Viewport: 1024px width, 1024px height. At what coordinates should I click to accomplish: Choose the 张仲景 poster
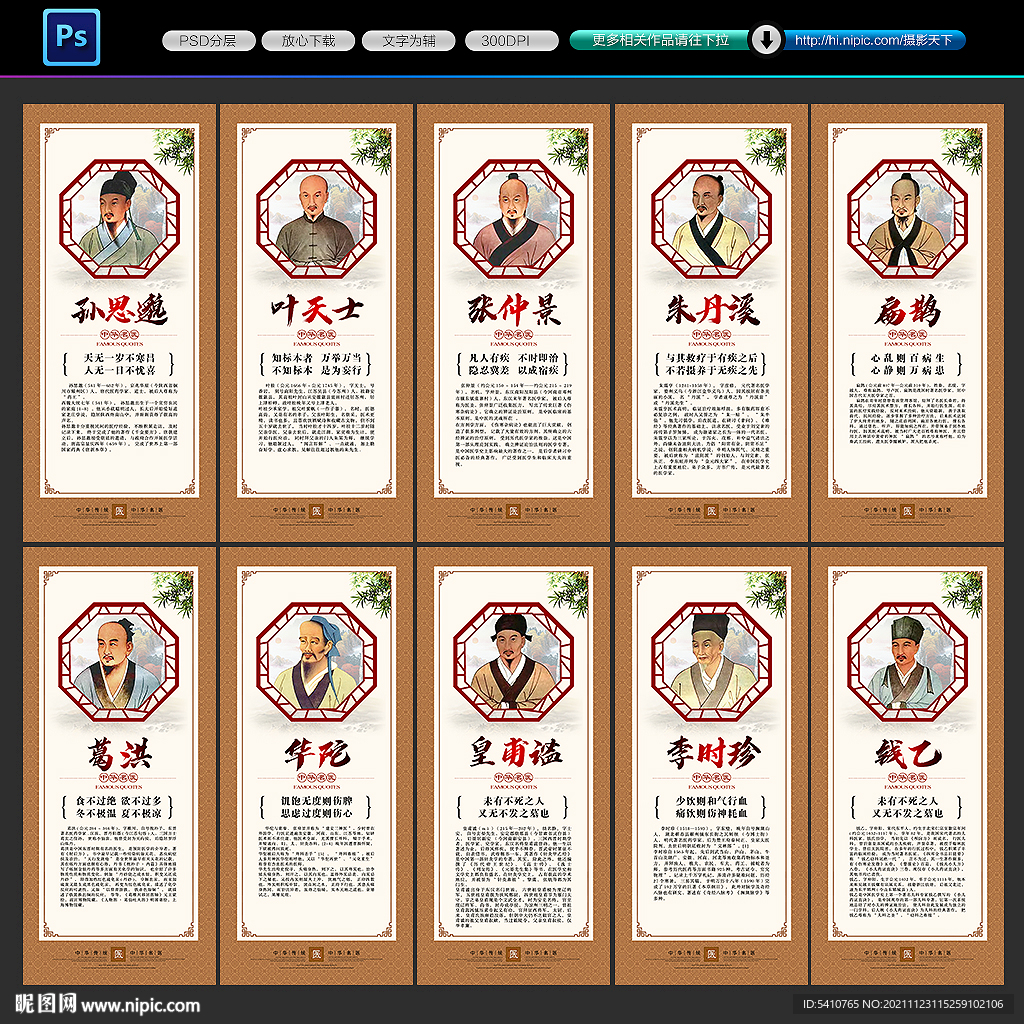pos(513,322)
